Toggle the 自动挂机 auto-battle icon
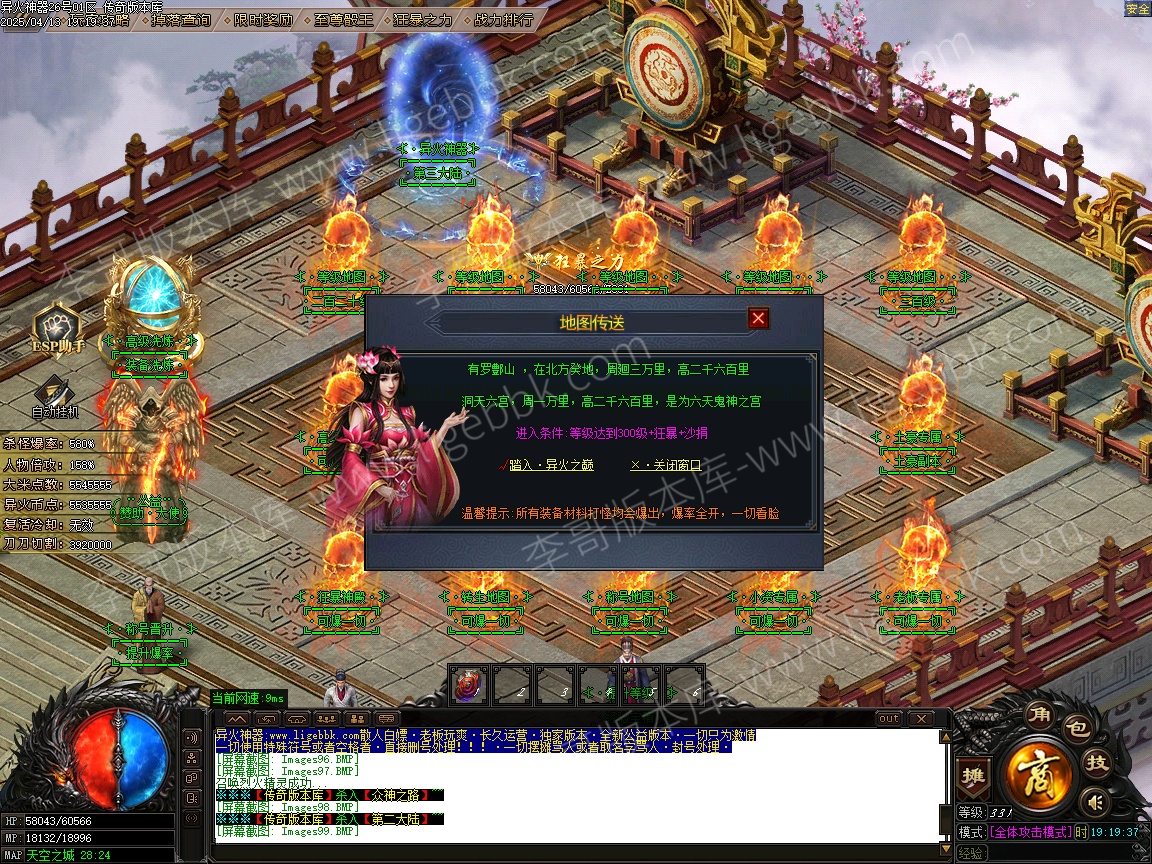Image resolution: width=1152 pixels, height=864 pixels. [x=54, y=397]
